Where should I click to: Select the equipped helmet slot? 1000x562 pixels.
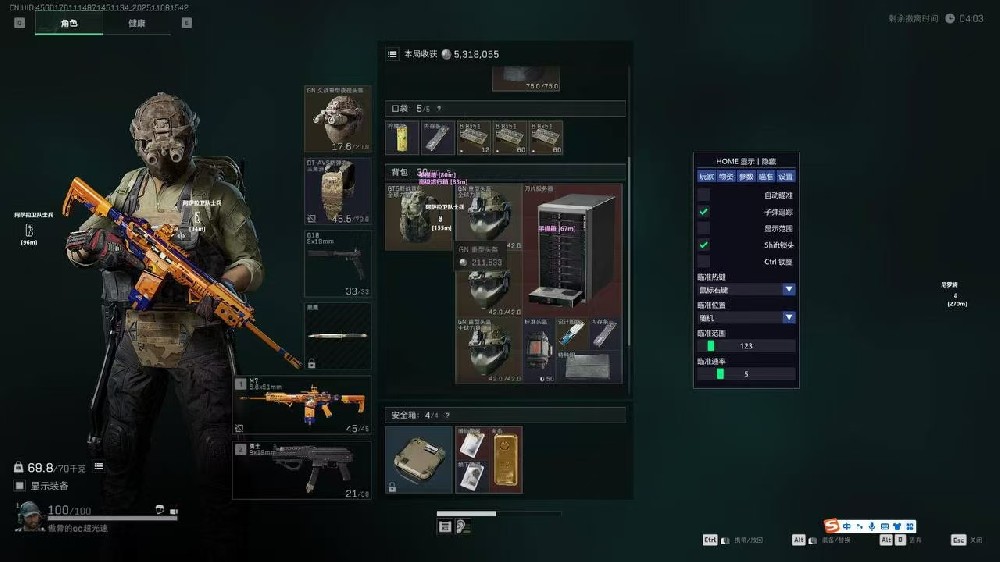[337, 118]
